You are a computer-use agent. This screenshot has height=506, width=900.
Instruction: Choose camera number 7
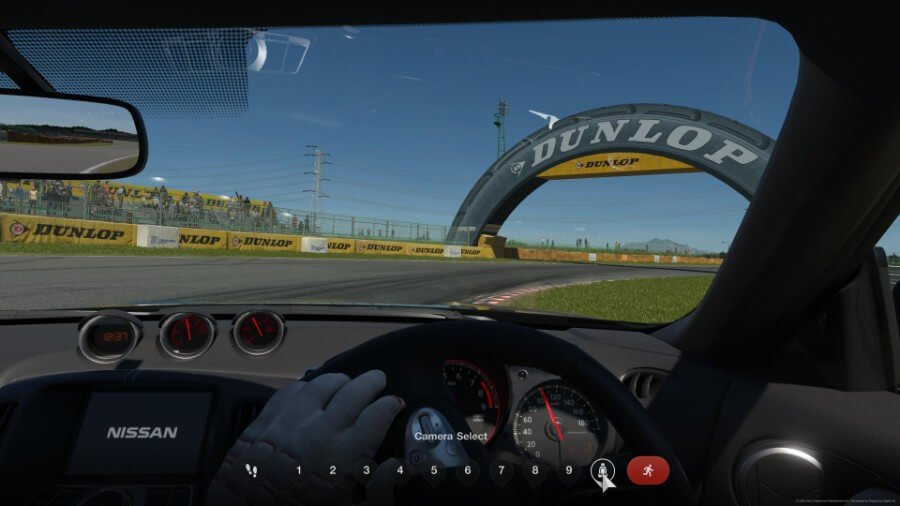[x=502, y=470]
